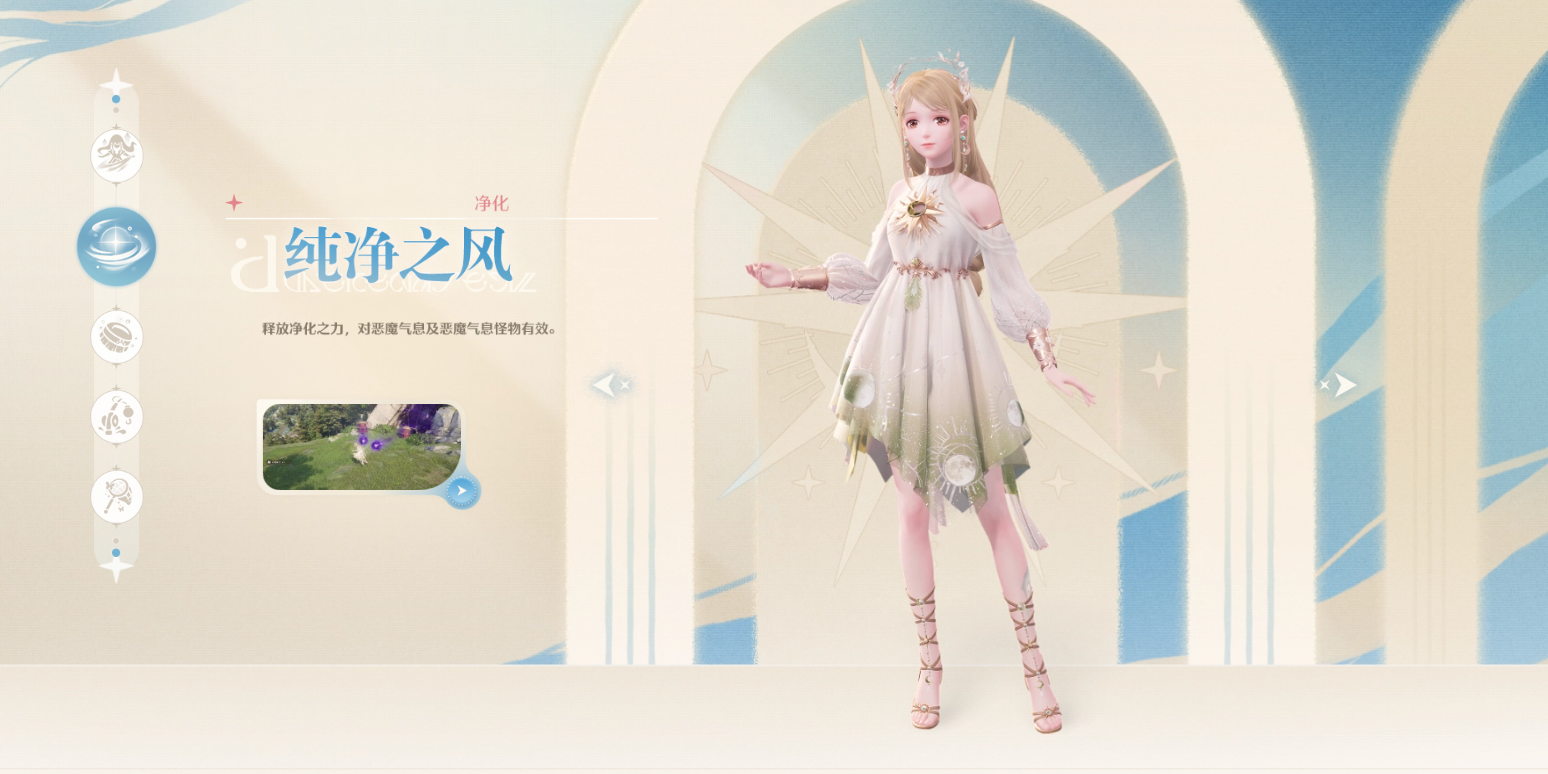
Task: Choose the pet animal ability icon
Action: point(117,416)
